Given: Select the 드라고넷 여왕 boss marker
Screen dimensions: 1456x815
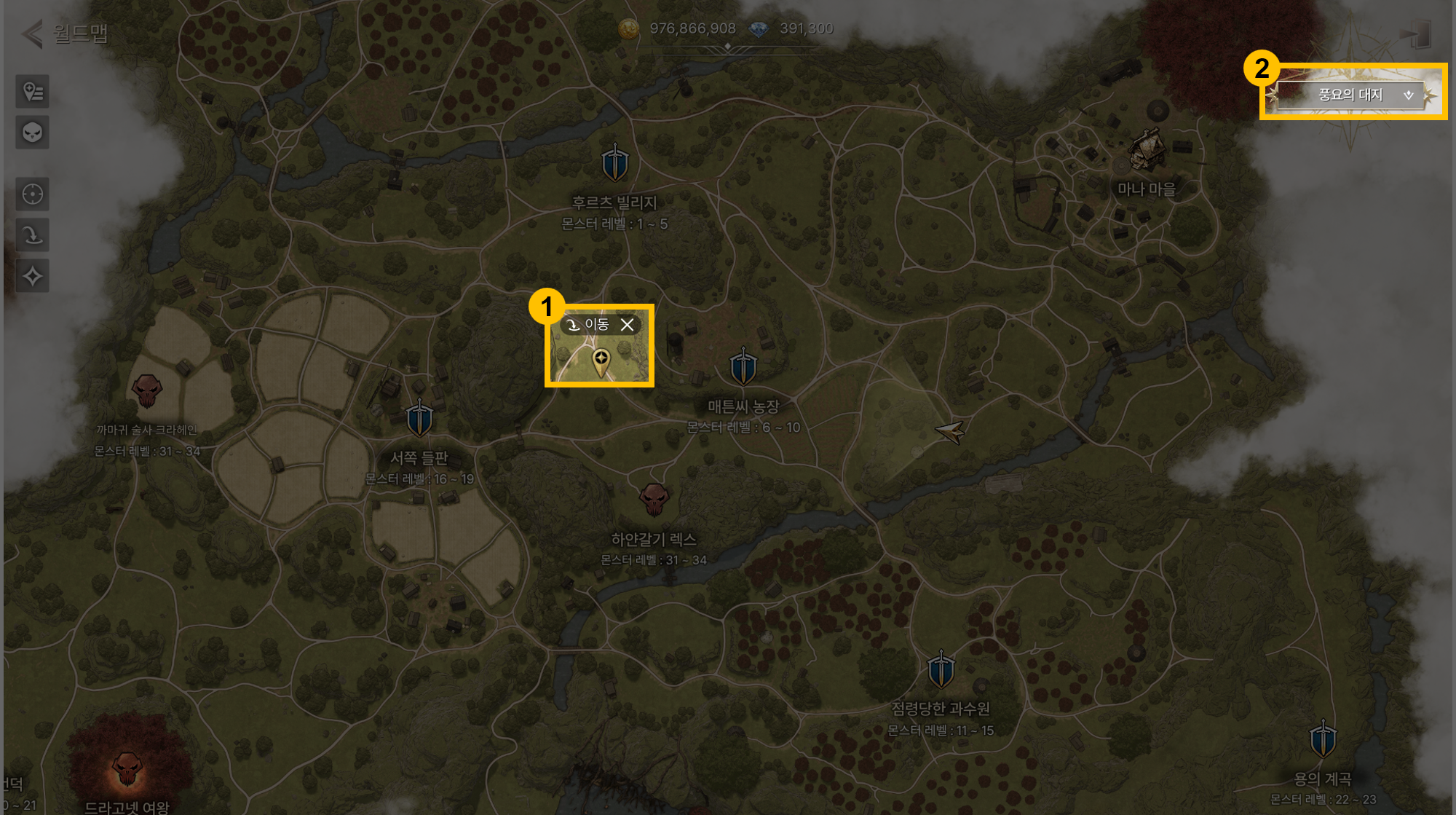Looking at the screenshot, I should coord(127,769).
